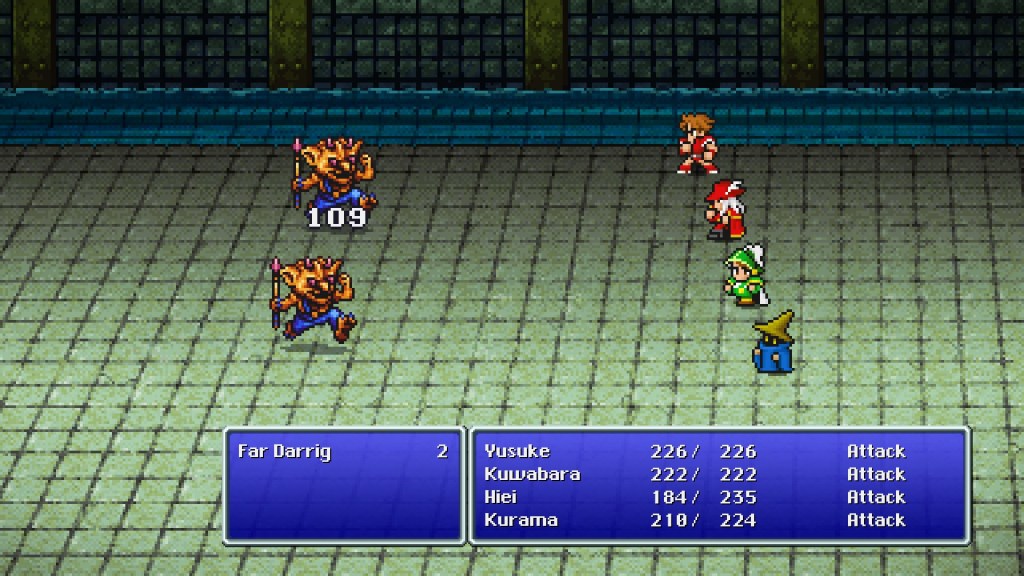This screenshot has width=1024, height=576.
Task: Click Hiei's party status row
Action: pyautogui.click(x=502, y=497)
